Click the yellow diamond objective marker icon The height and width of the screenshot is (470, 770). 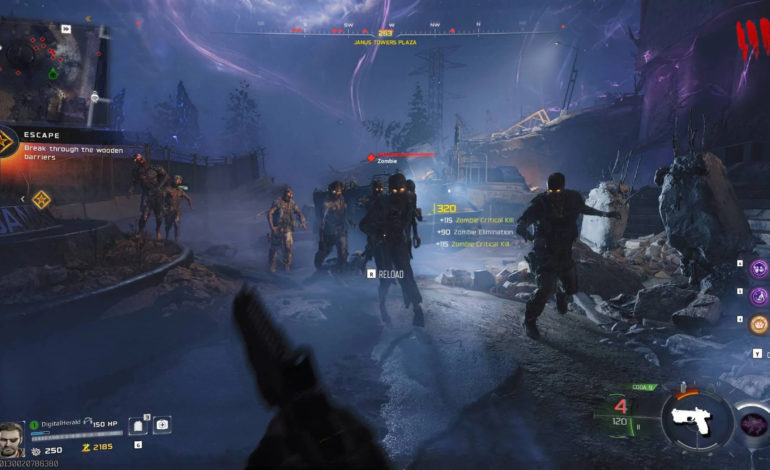(41, 199)
